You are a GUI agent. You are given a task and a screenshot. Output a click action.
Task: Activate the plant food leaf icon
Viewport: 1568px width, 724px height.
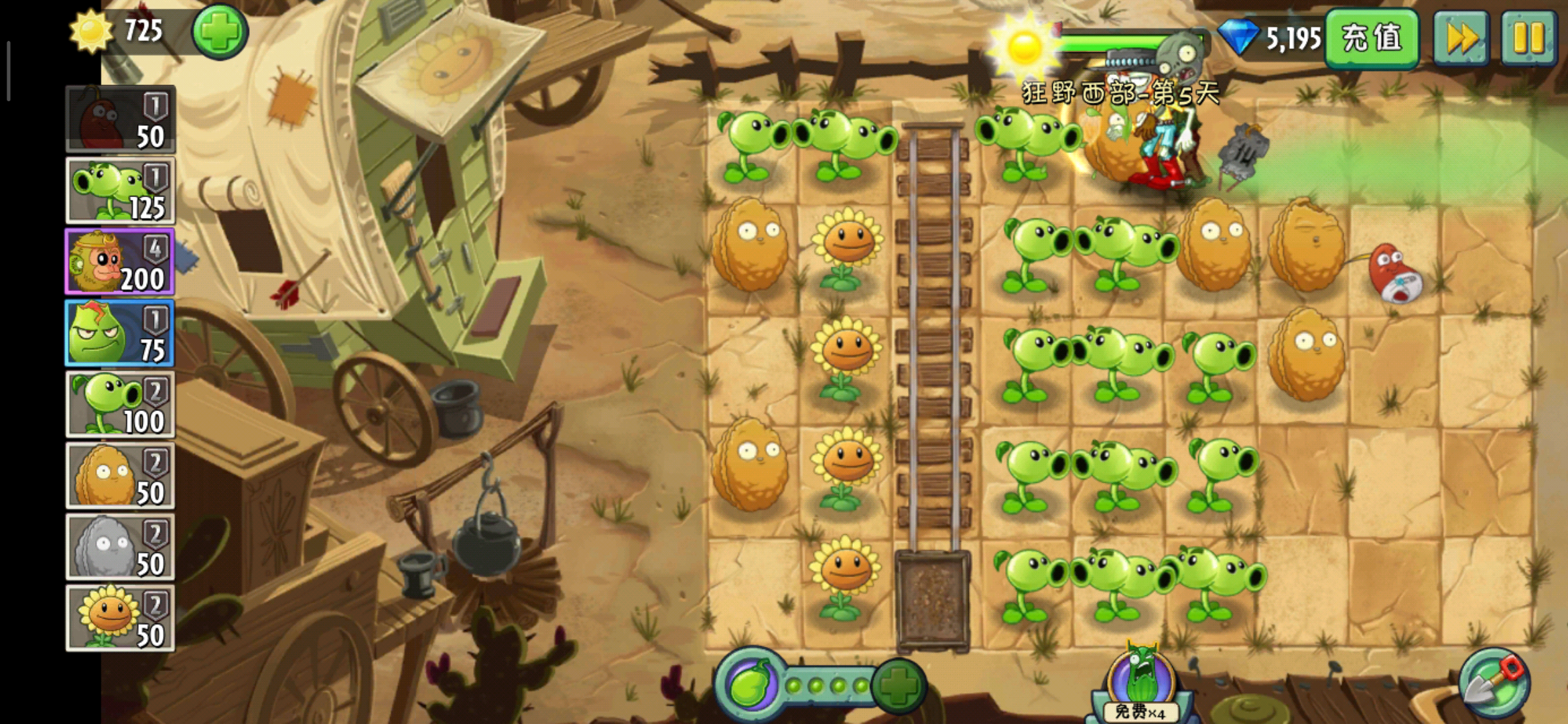click(x=750, y=685)
